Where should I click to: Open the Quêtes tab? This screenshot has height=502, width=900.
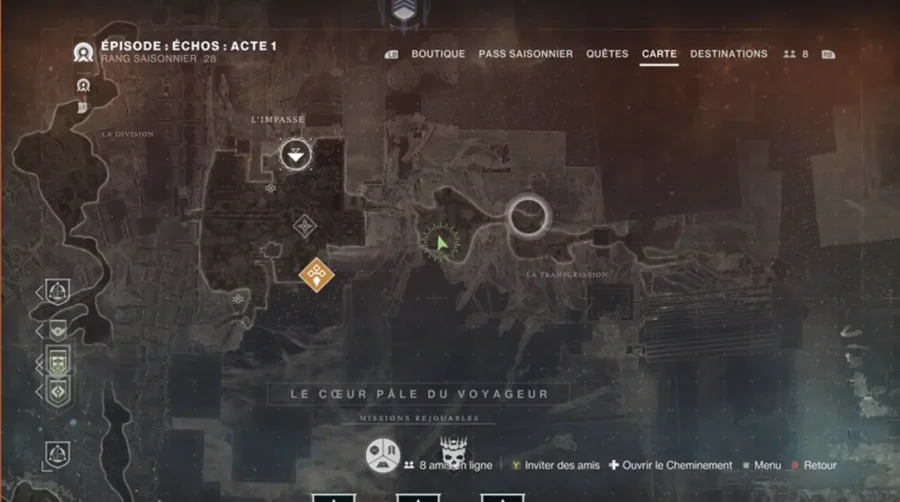pyautogui.click(x=607, y=54)
